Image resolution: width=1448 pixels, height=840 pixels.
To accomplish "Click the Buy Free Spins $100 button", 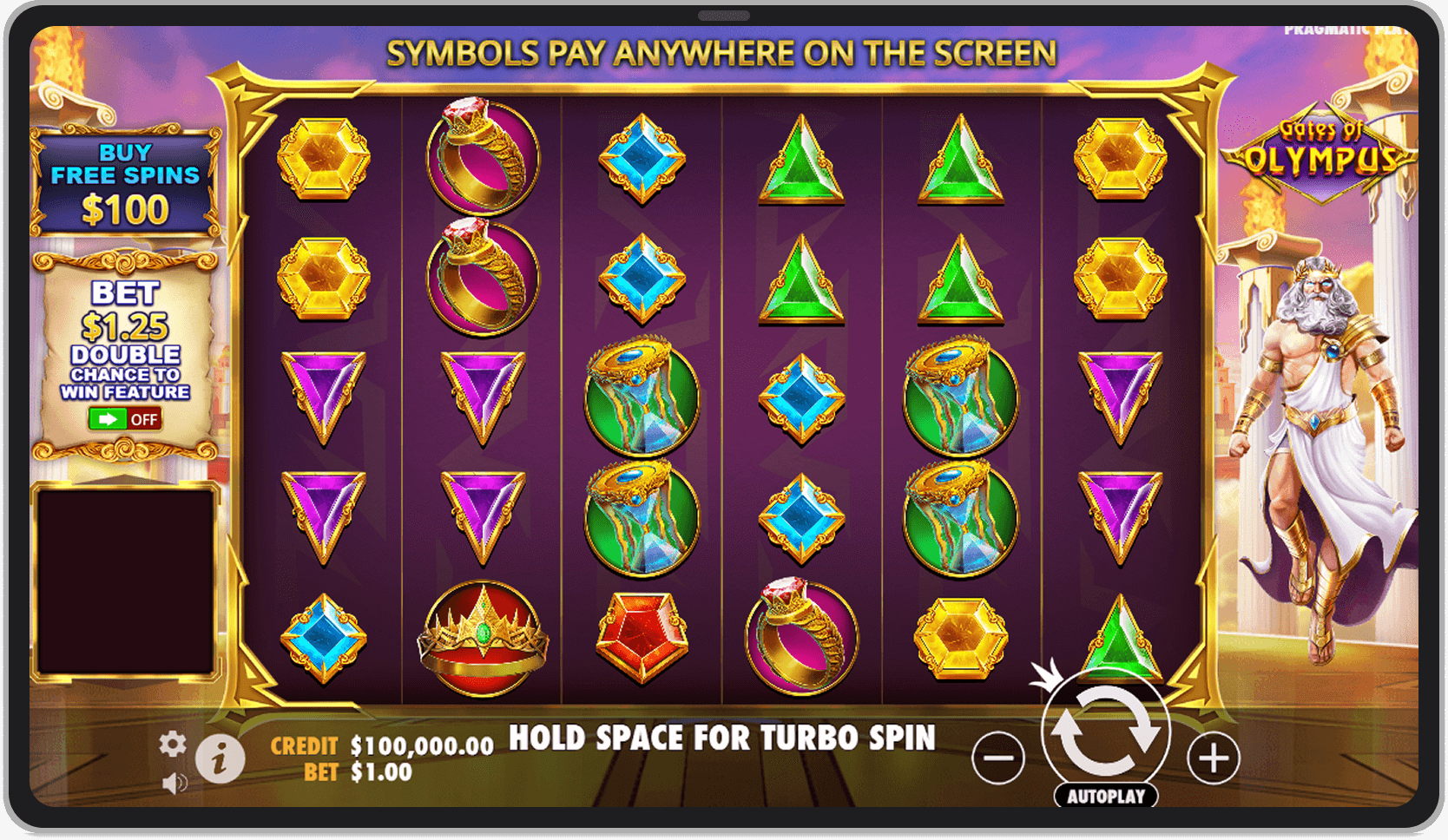I will pos(127,176).
